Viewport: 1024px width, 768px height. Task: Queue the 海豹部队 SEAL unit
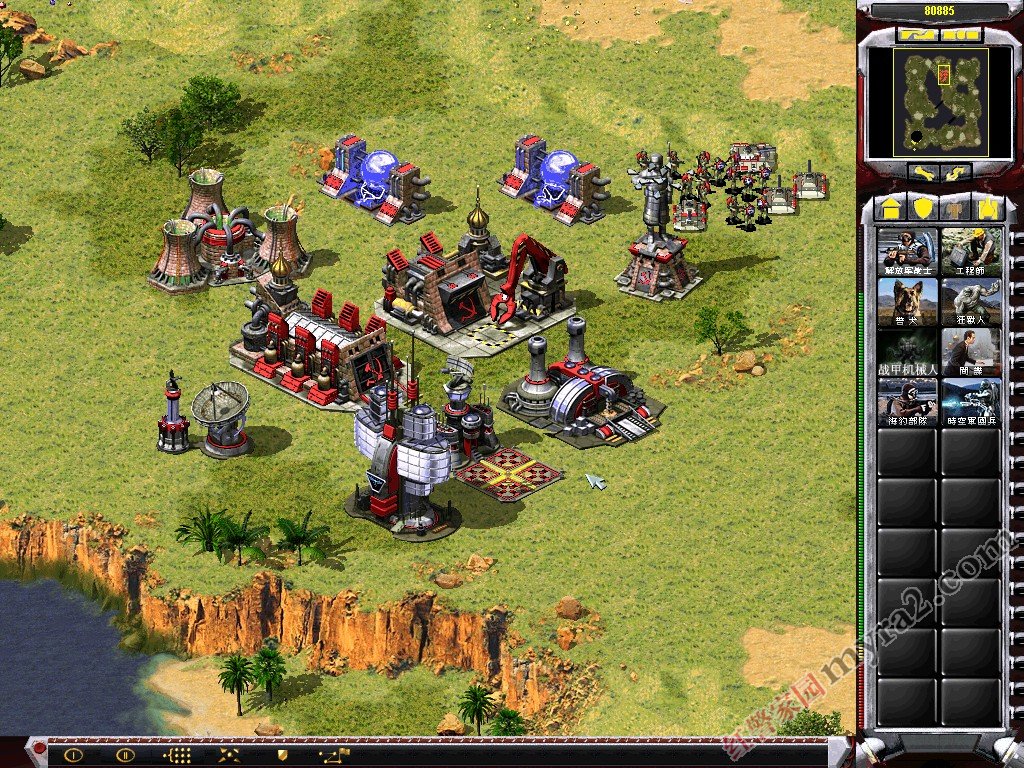(x=907, y=402)
